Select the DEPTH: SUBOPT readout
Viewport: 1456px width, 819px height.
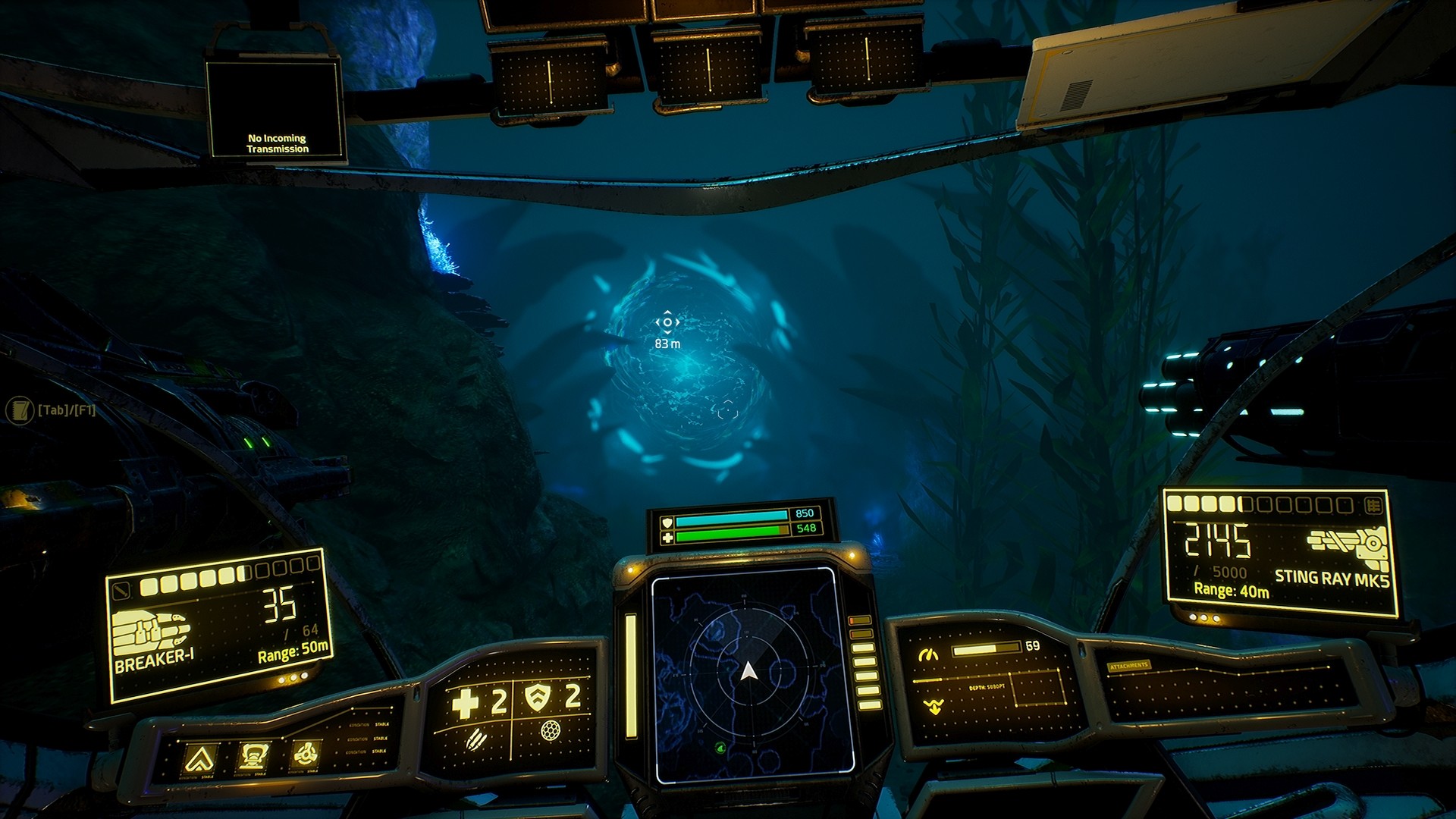[x=987, y=686]
